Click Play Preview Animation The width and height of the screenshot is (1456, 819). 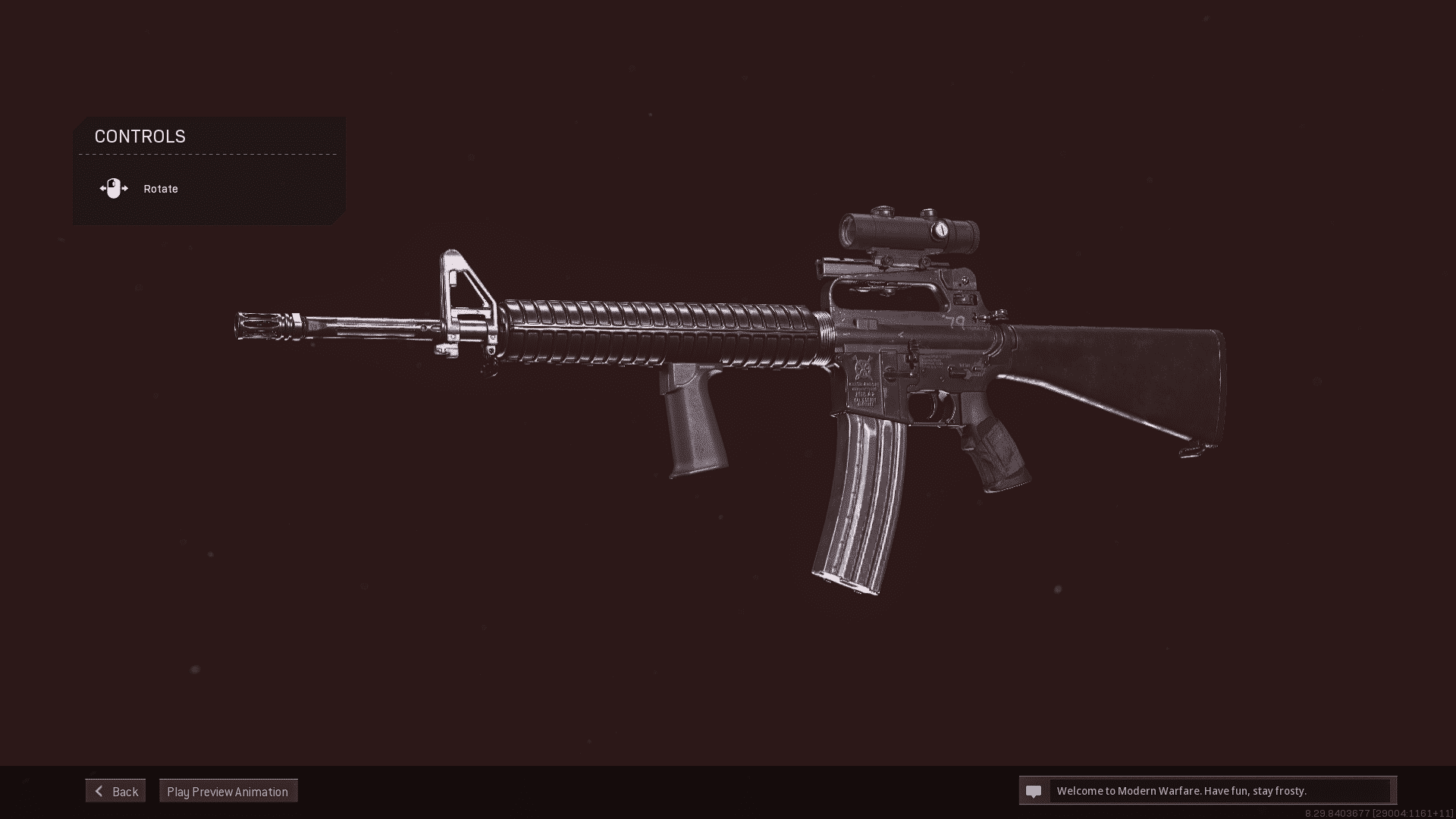(227, 790)
